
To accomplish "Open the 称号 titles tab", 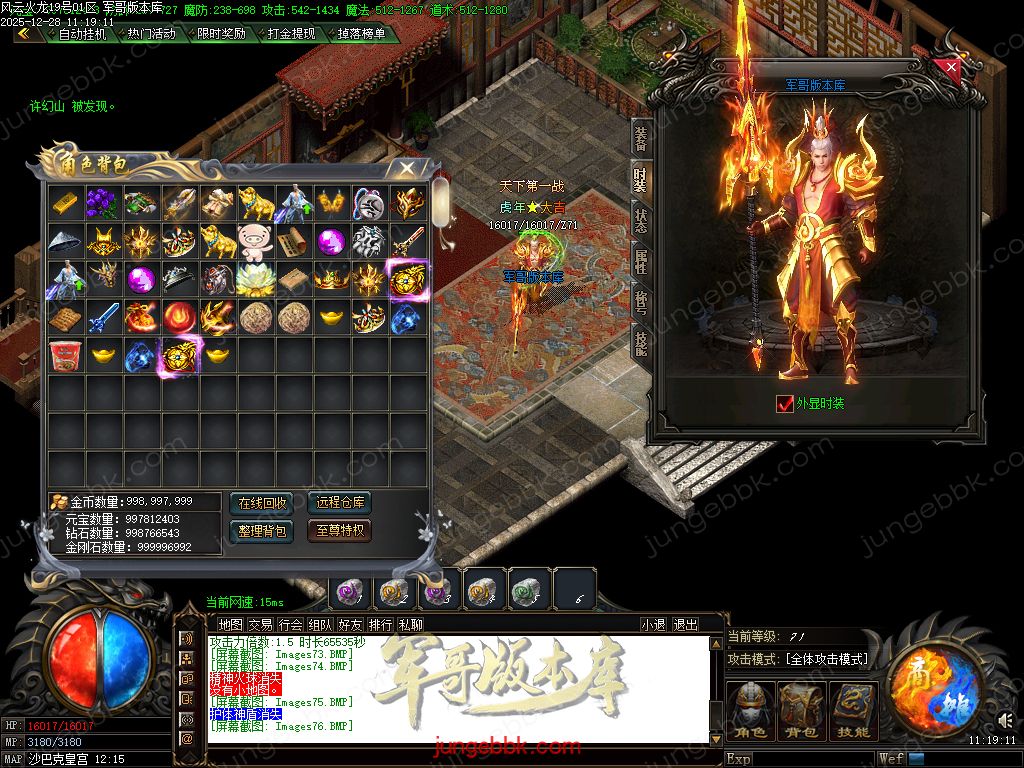I will (640, 302).
